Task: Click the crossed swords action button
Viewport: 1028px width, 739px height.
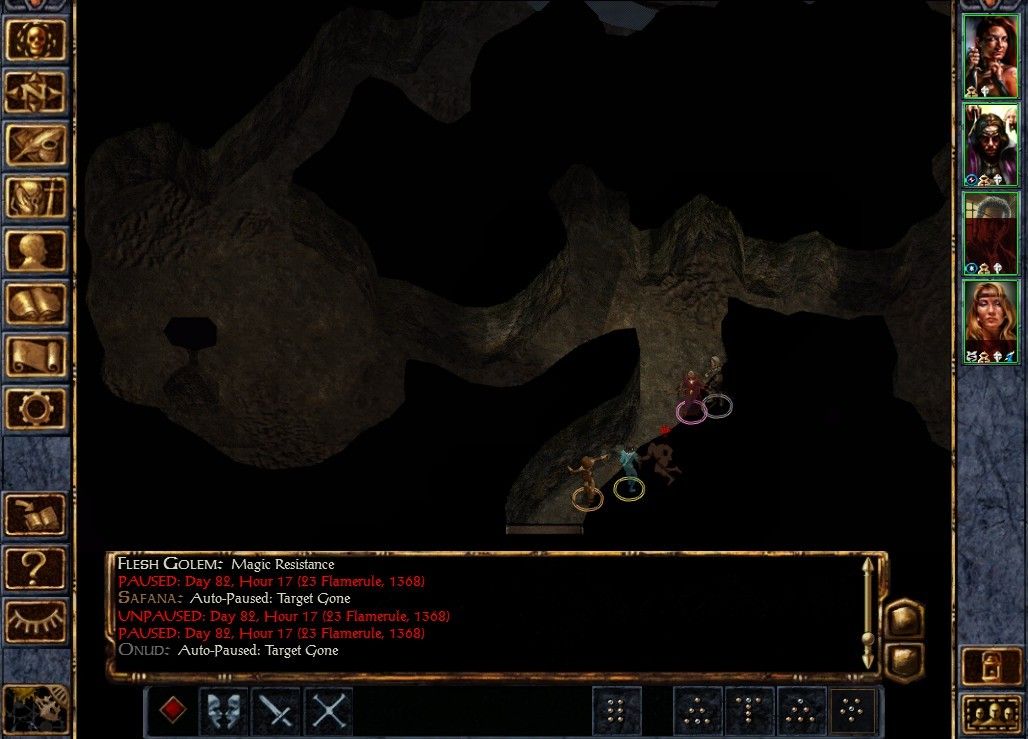Action: pyautogui.click(x=329, y=711)
